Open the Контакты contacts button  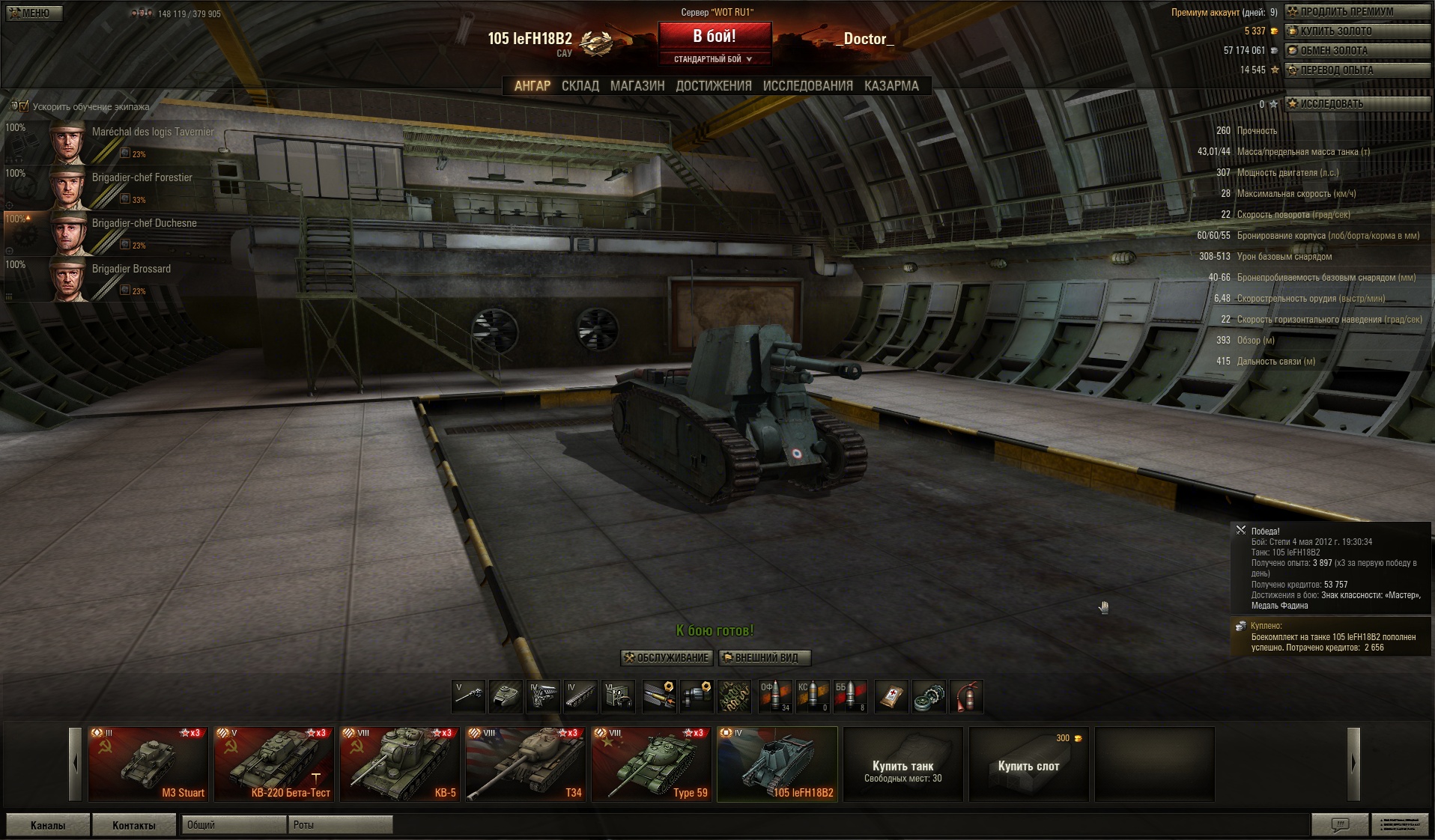click(x=133, y=825)
